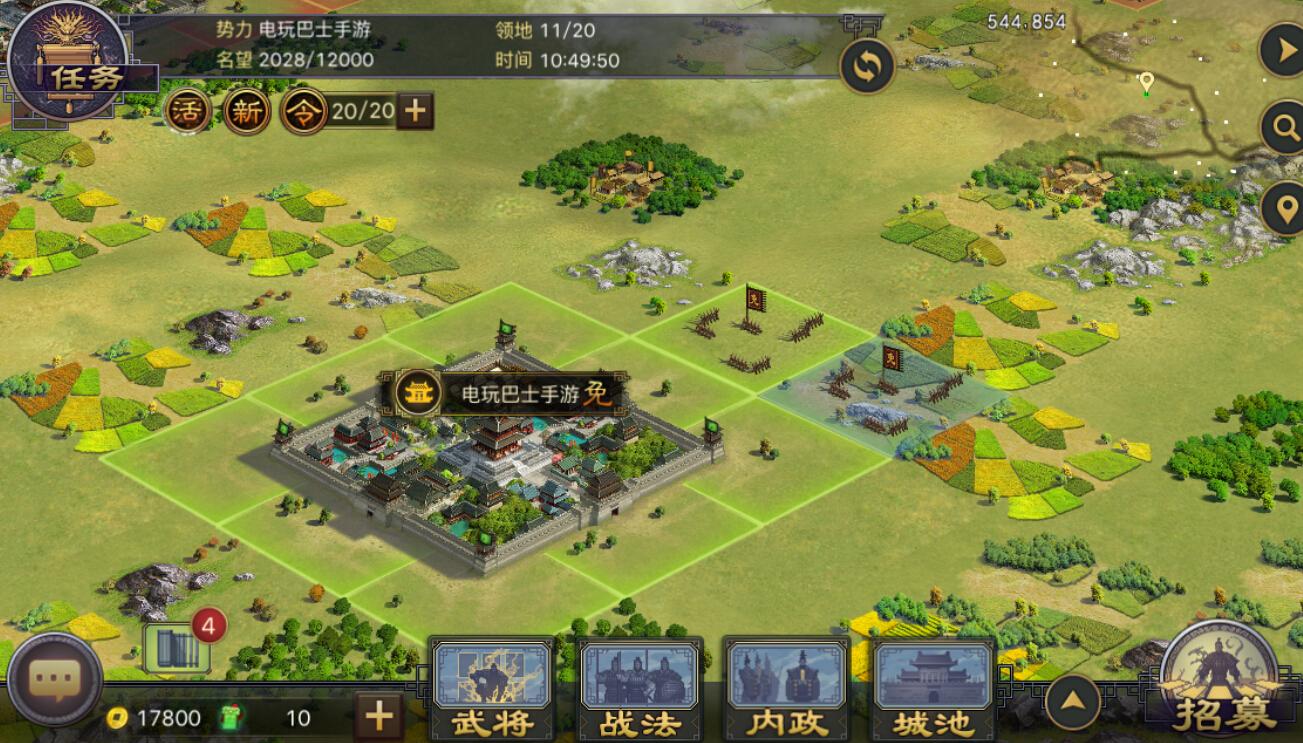
Task: Select the 令 order token icon
Action: [304, 111]
